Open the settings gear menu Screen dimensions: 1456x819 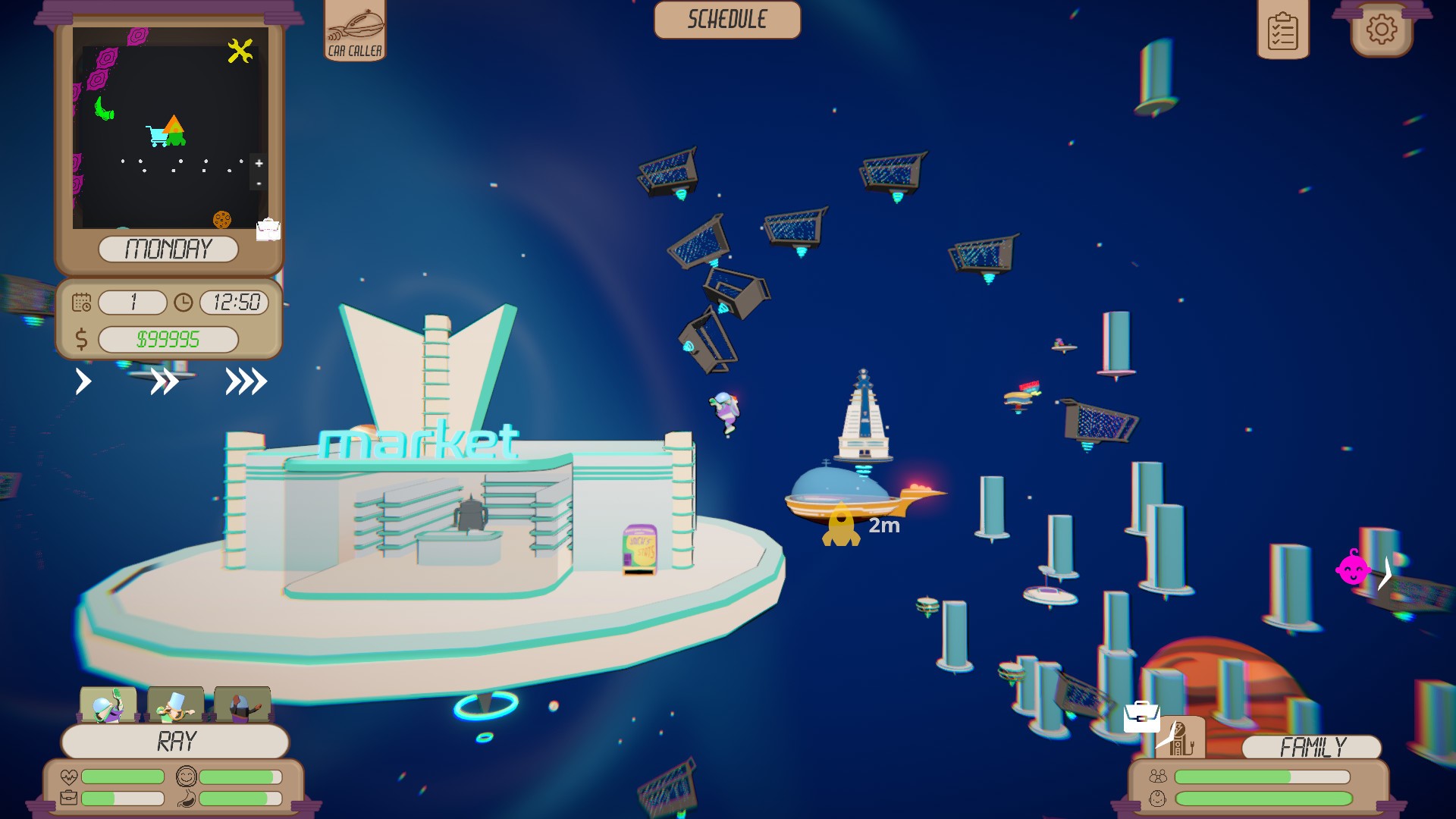click(1382, 30)
